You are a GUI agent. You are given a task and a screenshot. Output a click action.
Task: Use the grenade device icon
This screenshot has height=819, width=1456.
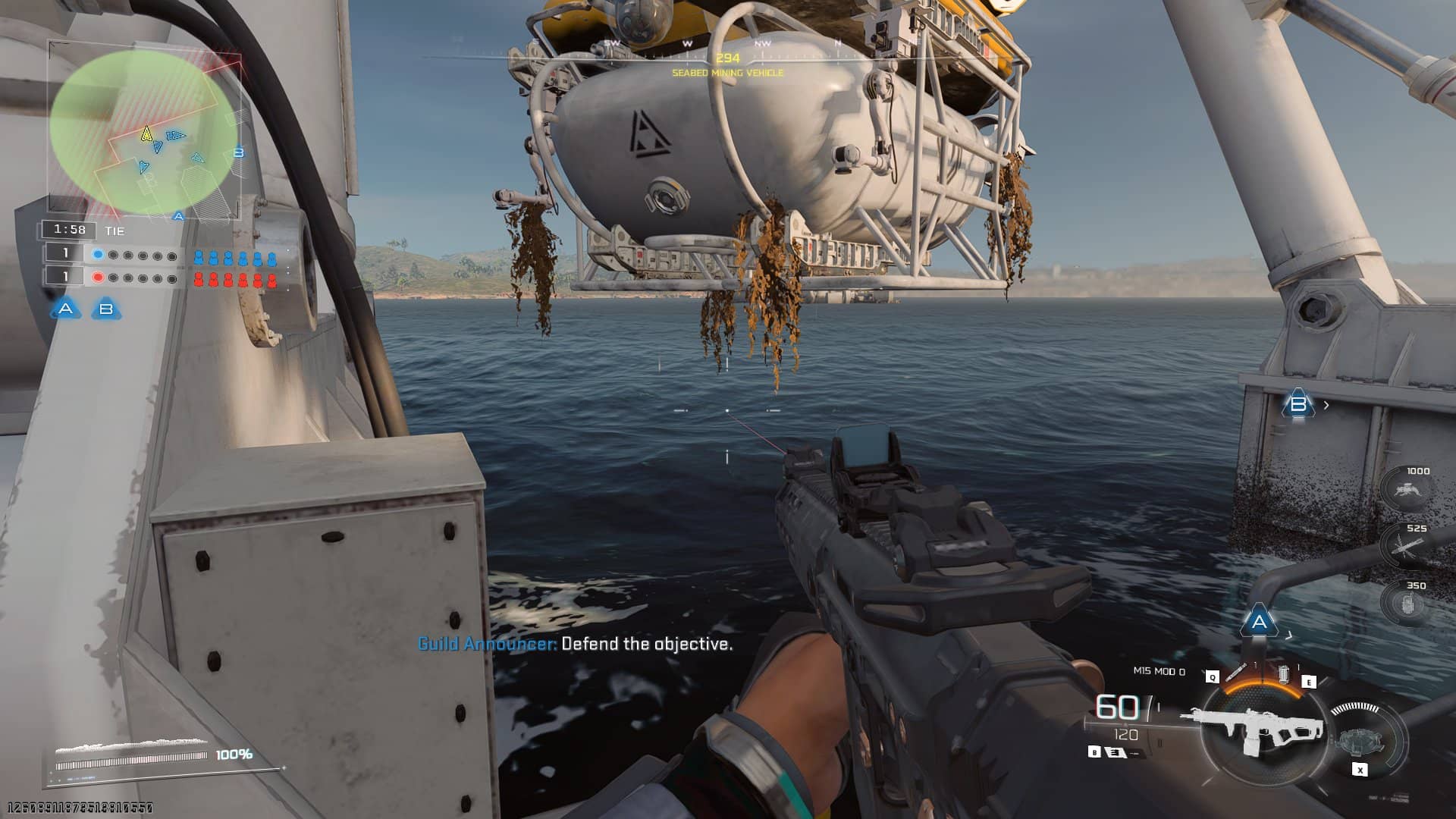[1284, 674]
